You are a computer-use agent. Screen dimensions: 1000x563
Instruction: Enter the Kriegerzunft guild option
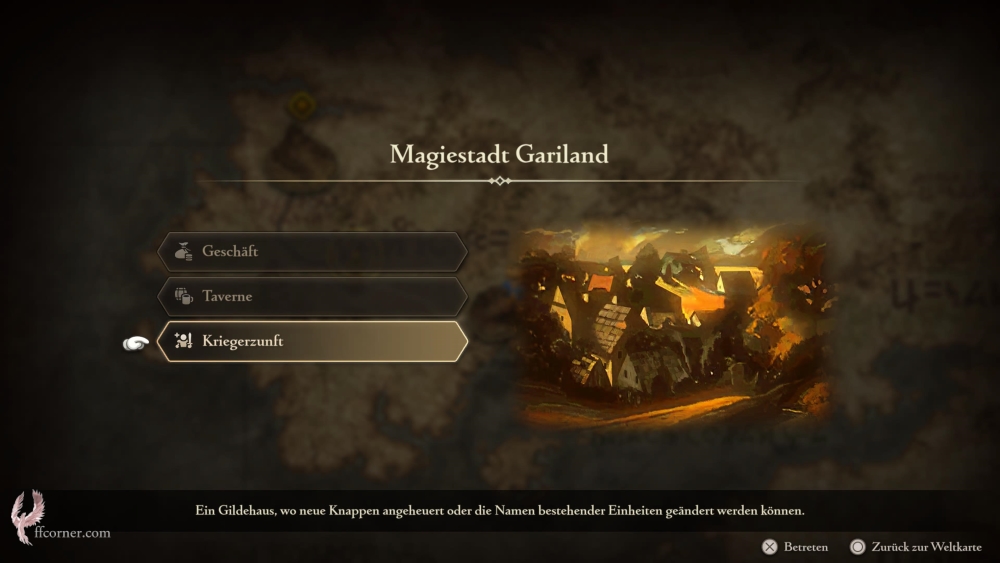[311, 342]
